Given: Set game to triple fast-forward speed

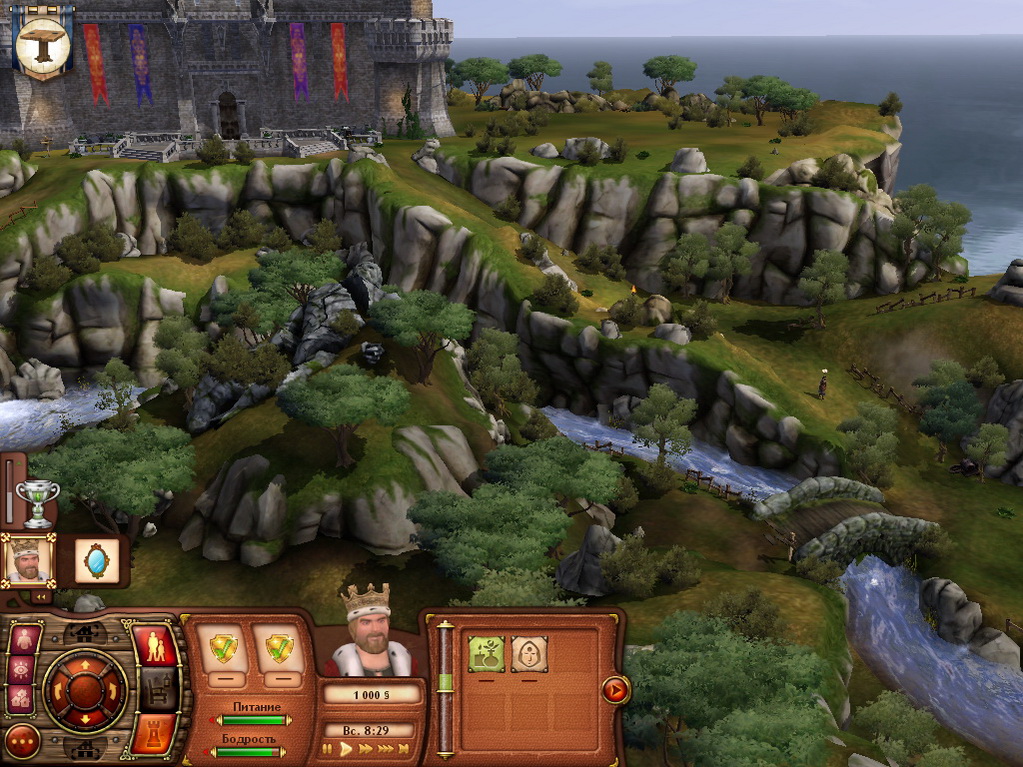Looking at the screenshot, I should coord(385,748).
